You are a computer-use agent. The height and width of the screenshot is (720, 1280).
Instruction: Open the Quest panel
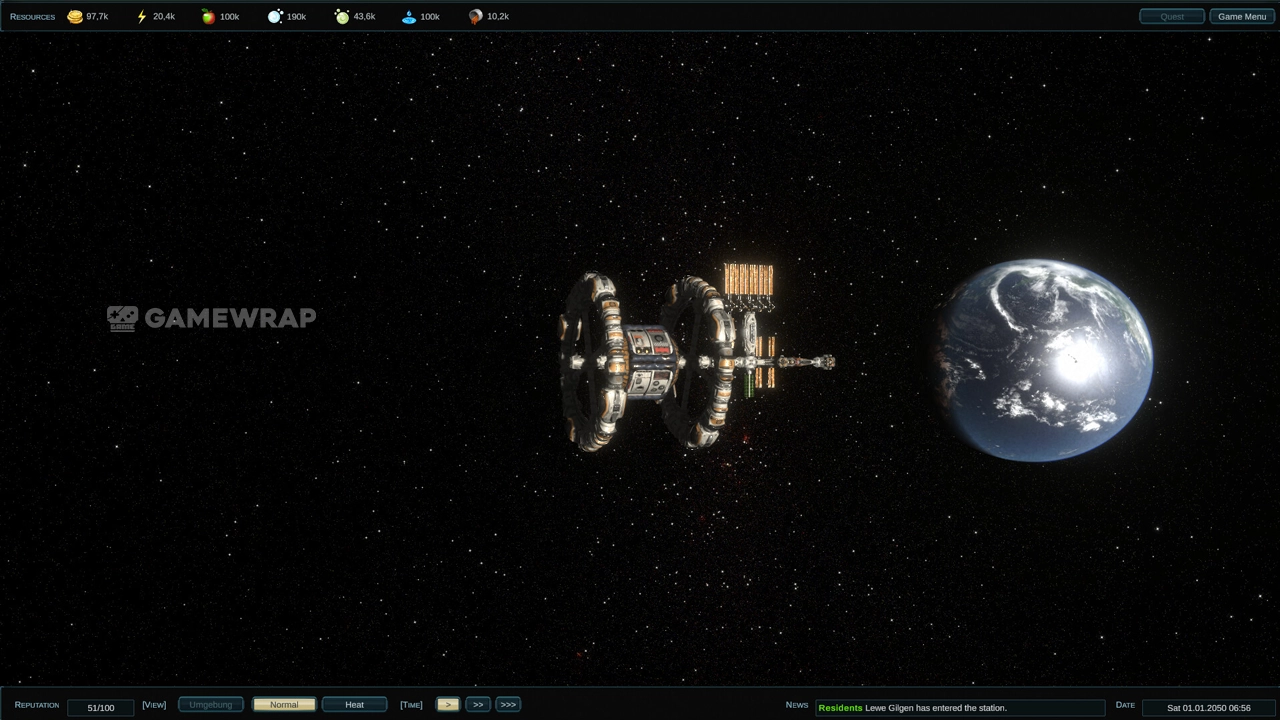pos(1171,16)
